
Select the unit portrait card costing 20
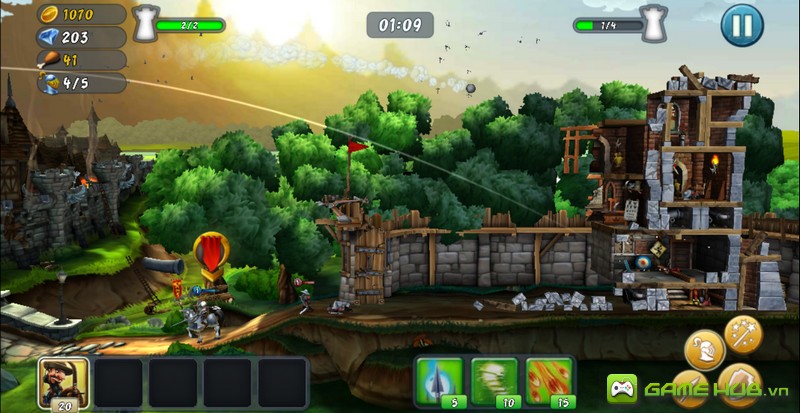[63, 382]
